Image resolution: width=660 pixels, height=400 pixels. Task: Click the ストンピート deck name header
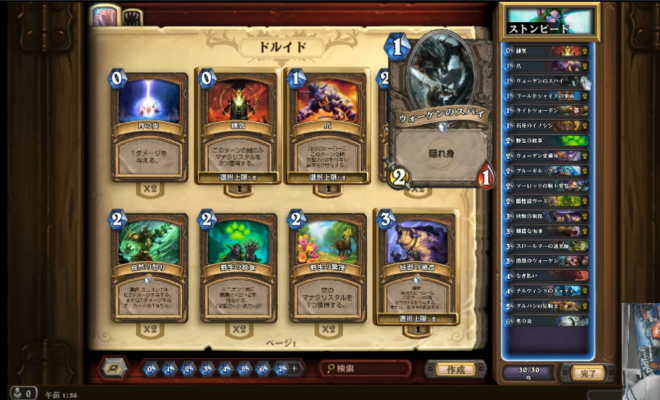[x=550, y=22]
